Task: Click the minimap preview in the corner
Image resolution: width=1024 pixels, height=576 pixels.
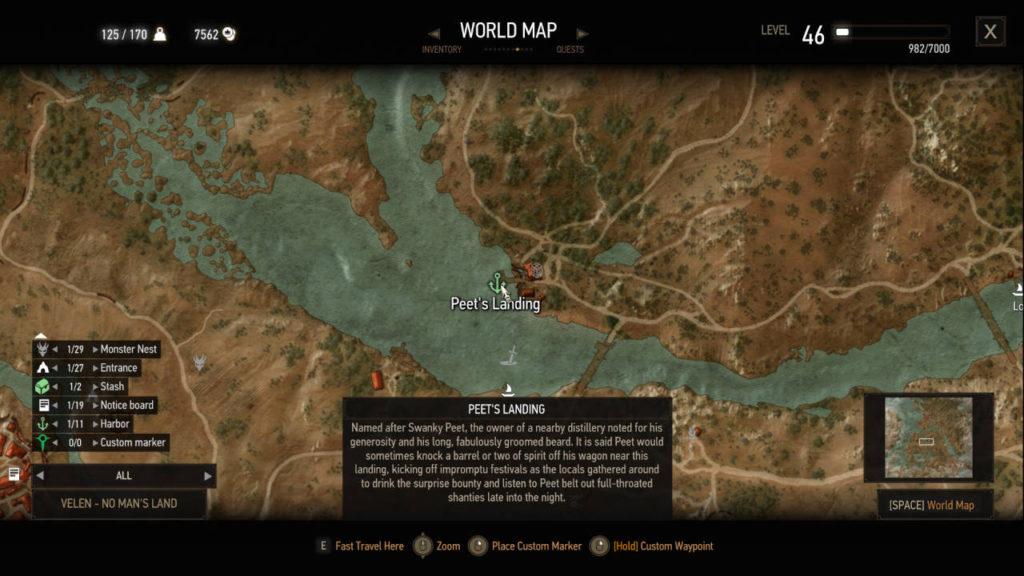Action: coord(928,438)
